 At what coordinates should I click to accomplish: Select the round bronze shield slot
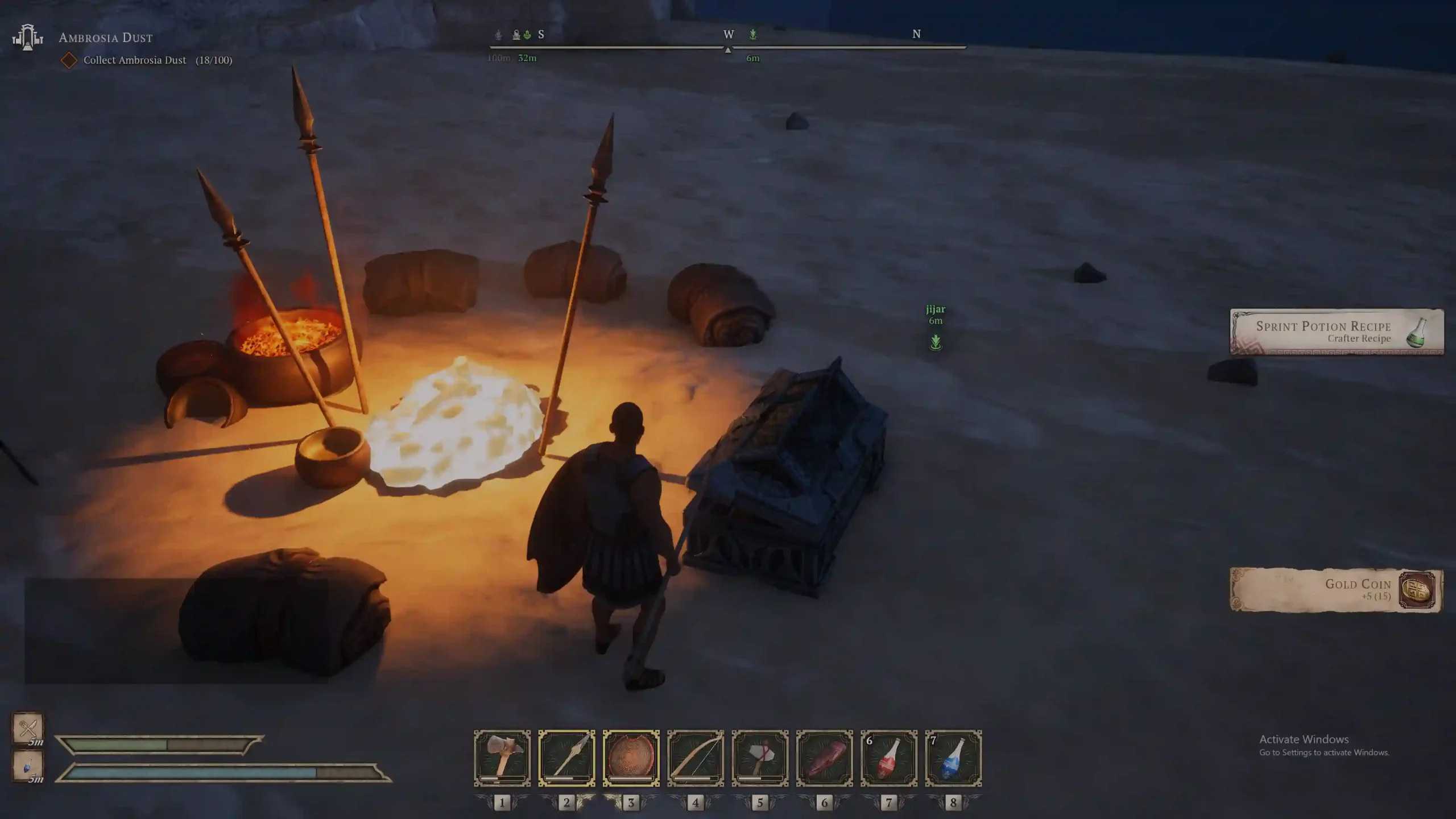click(631, 758)
